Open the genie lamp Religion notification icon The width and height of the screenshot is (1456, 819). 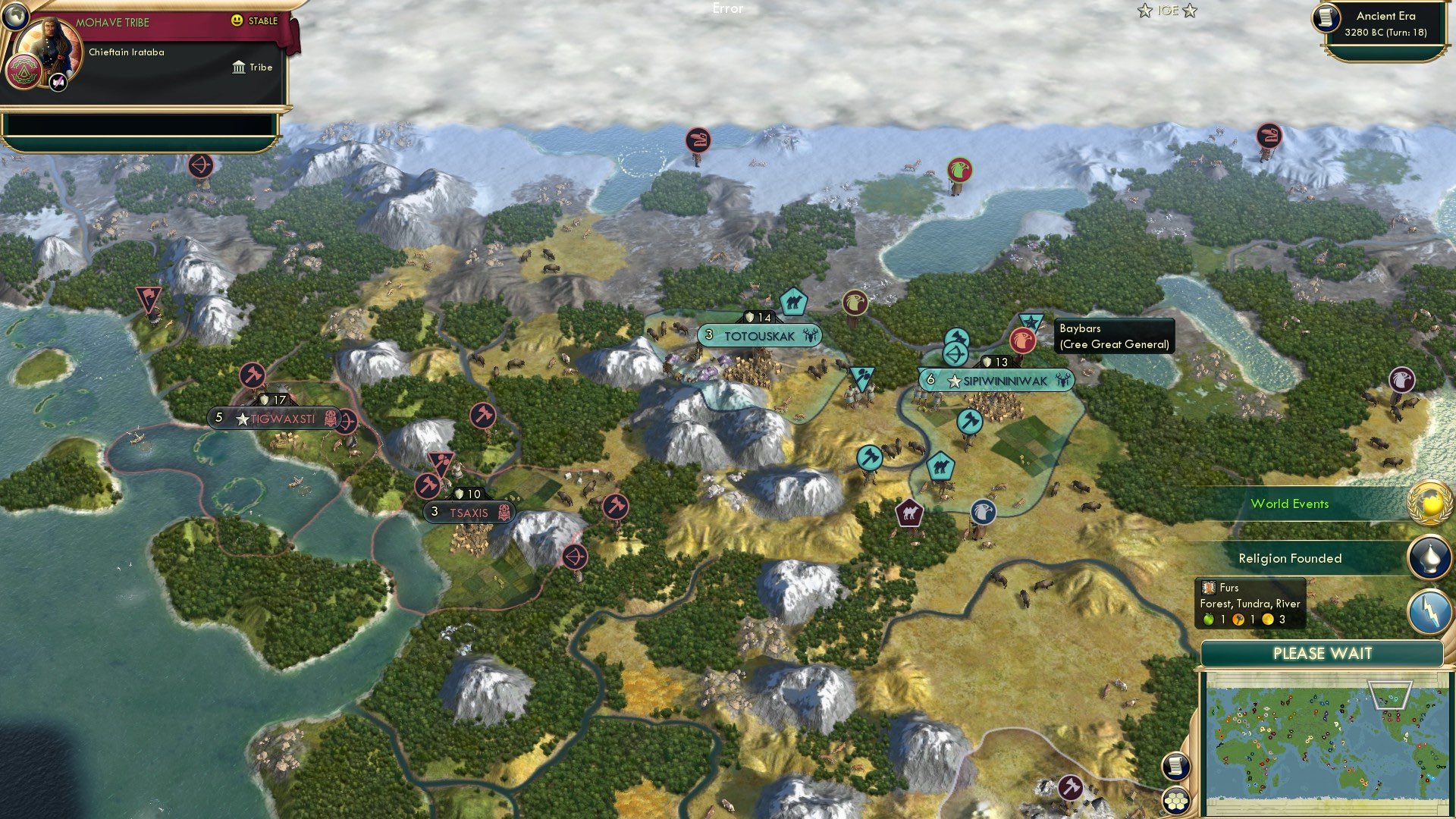coord(1429,557)
